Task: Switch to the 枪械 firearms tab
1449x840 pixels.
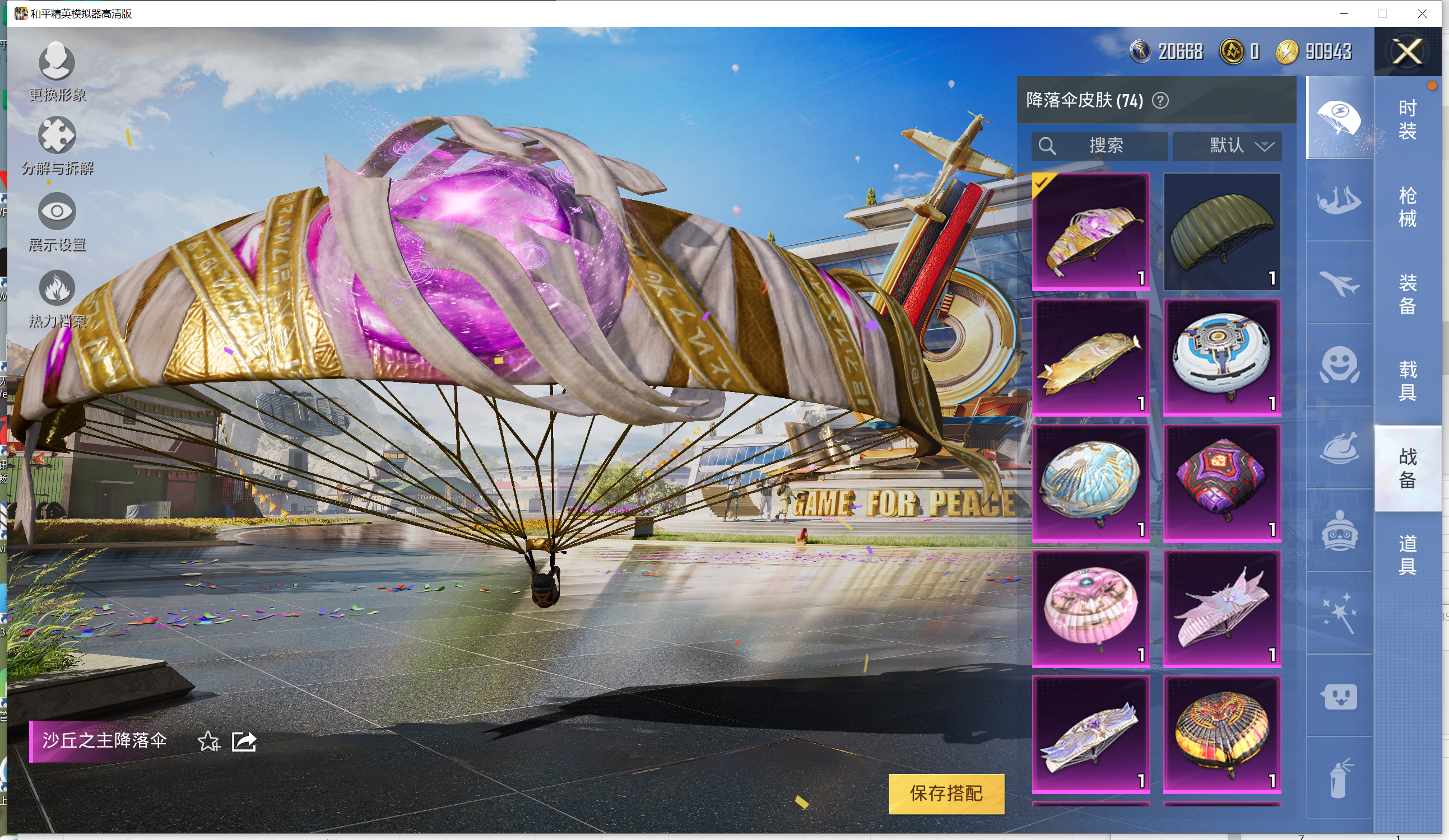Action: pos(1406,207)
